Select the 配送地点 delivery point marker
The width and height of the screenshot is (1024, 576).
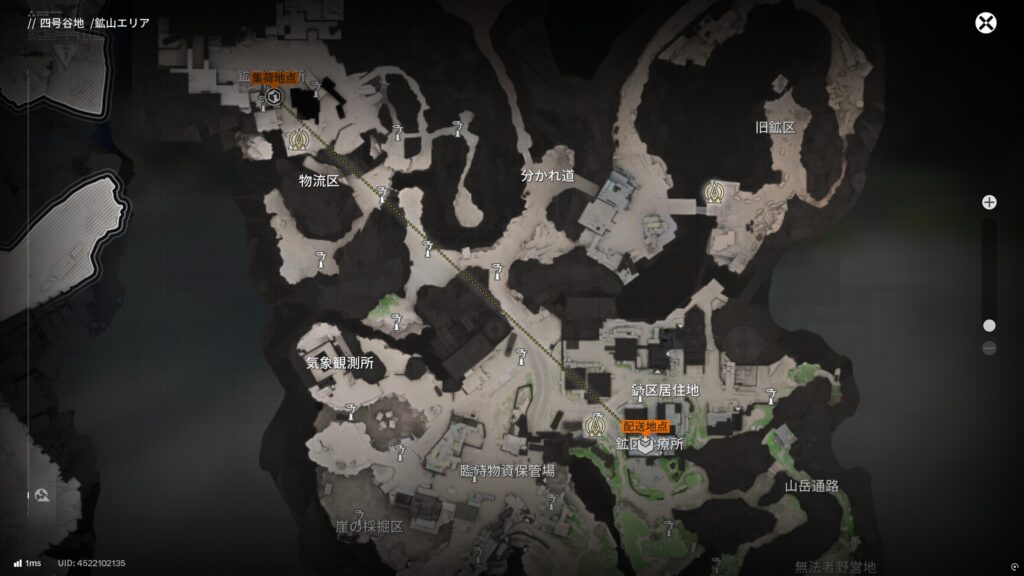pos(647,444)
